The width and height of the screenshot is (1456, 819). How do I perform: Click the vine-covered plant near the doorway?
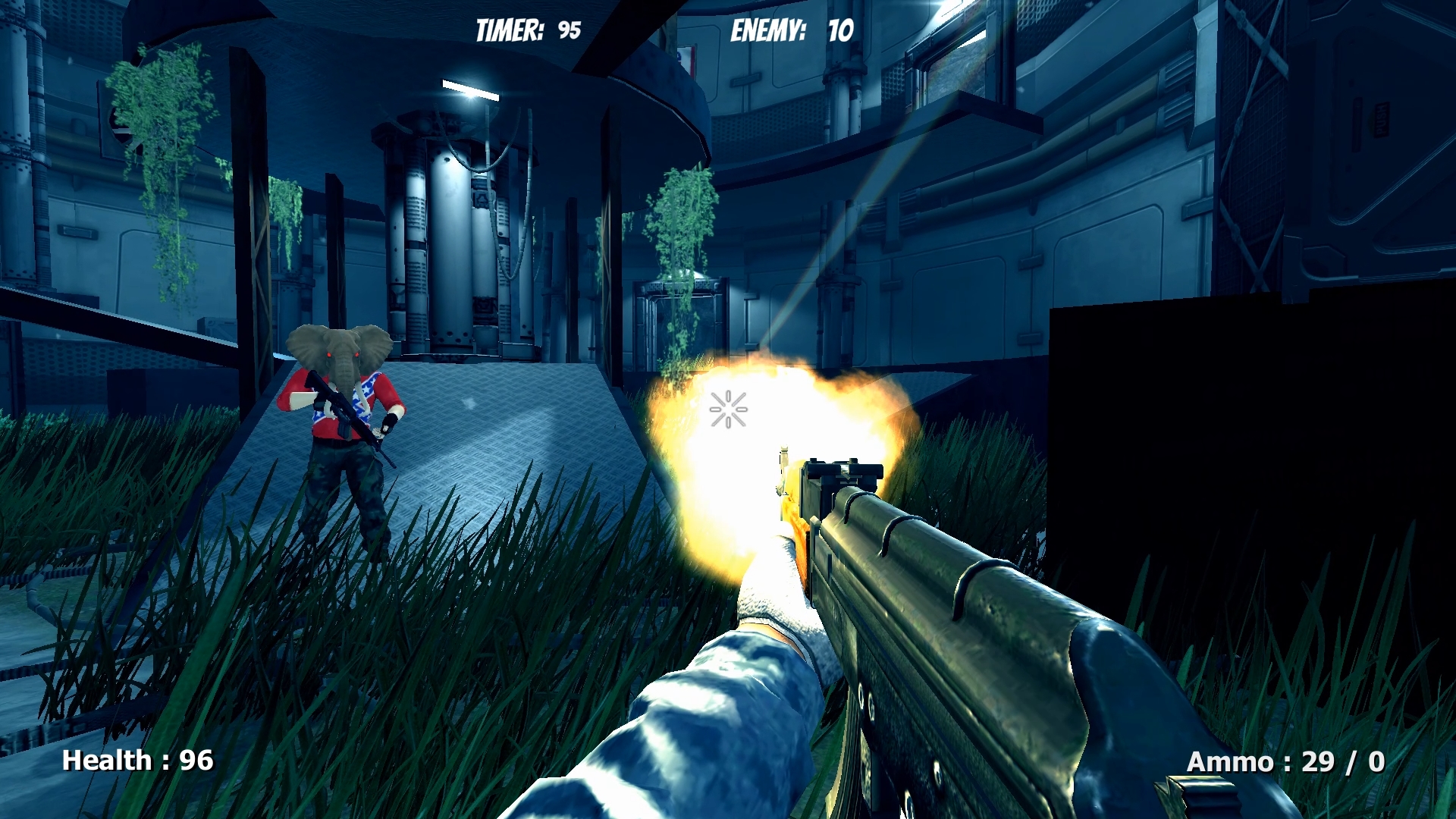(682, 220)
